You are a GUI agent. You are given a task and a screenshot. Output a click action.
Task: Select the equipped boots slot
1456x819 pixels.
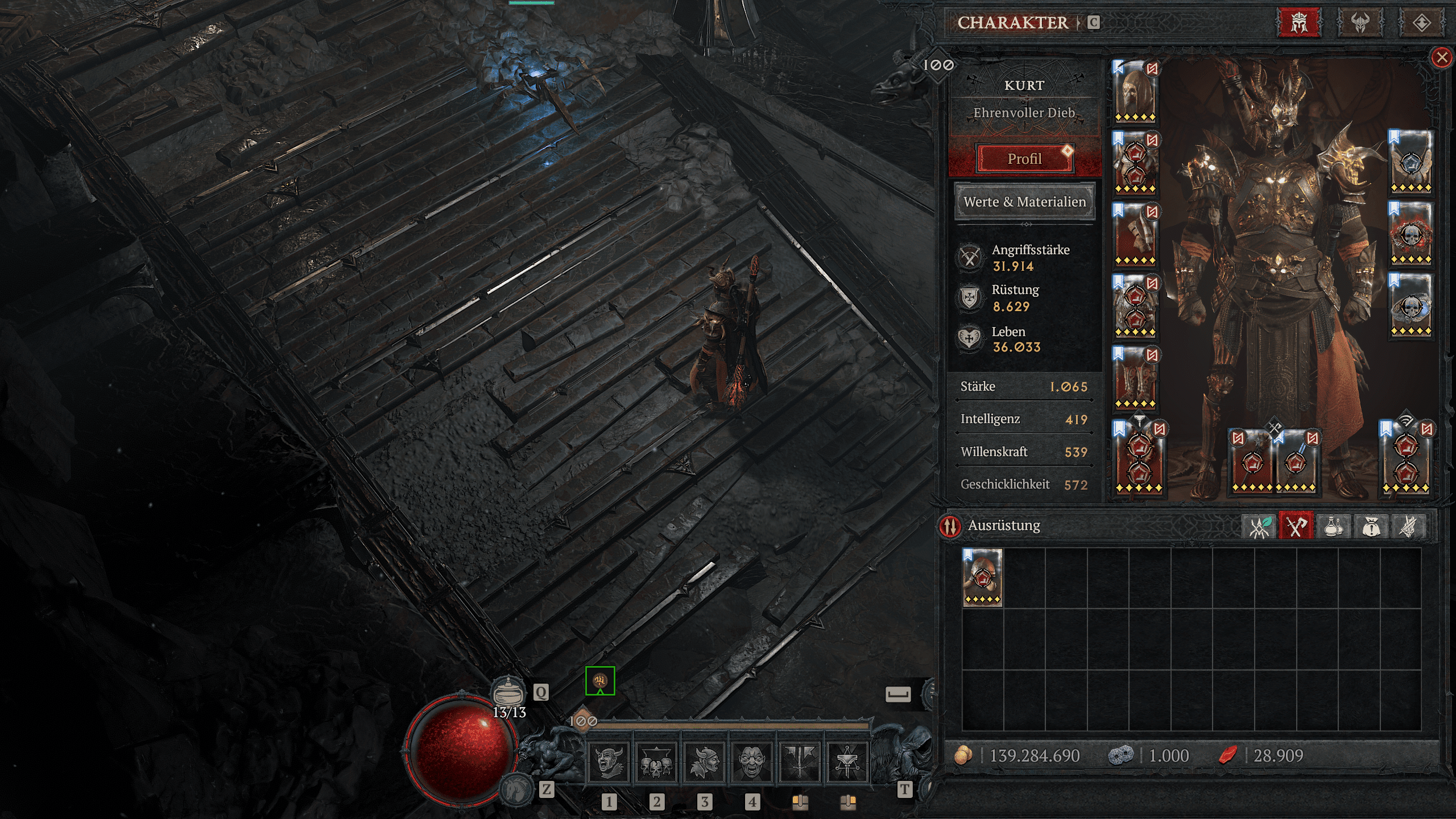coord(1135,379)
